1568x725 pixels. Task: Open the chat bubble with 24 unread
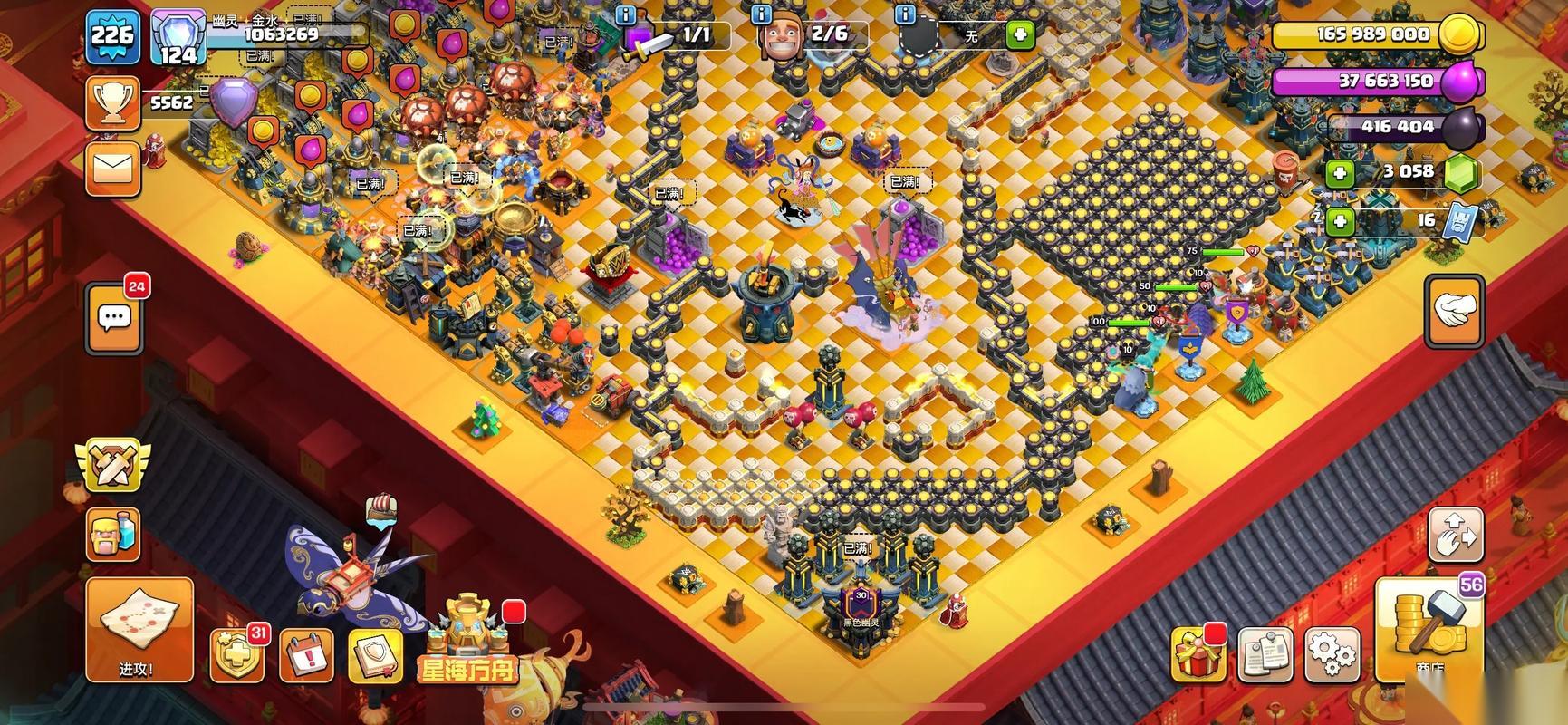tap(114, 318)
